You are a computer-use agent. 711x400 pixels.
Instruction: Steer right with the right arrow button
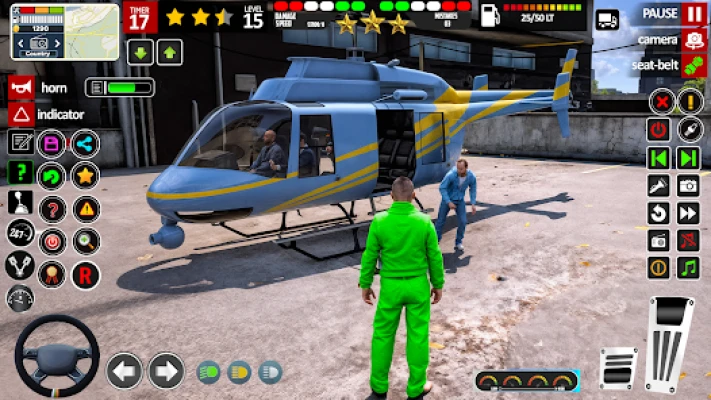tap(166, 371)
